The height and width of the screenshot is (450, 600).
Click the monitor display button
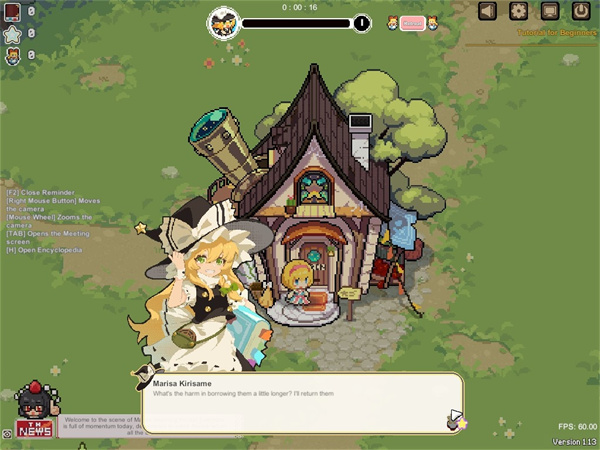(550, 11)
